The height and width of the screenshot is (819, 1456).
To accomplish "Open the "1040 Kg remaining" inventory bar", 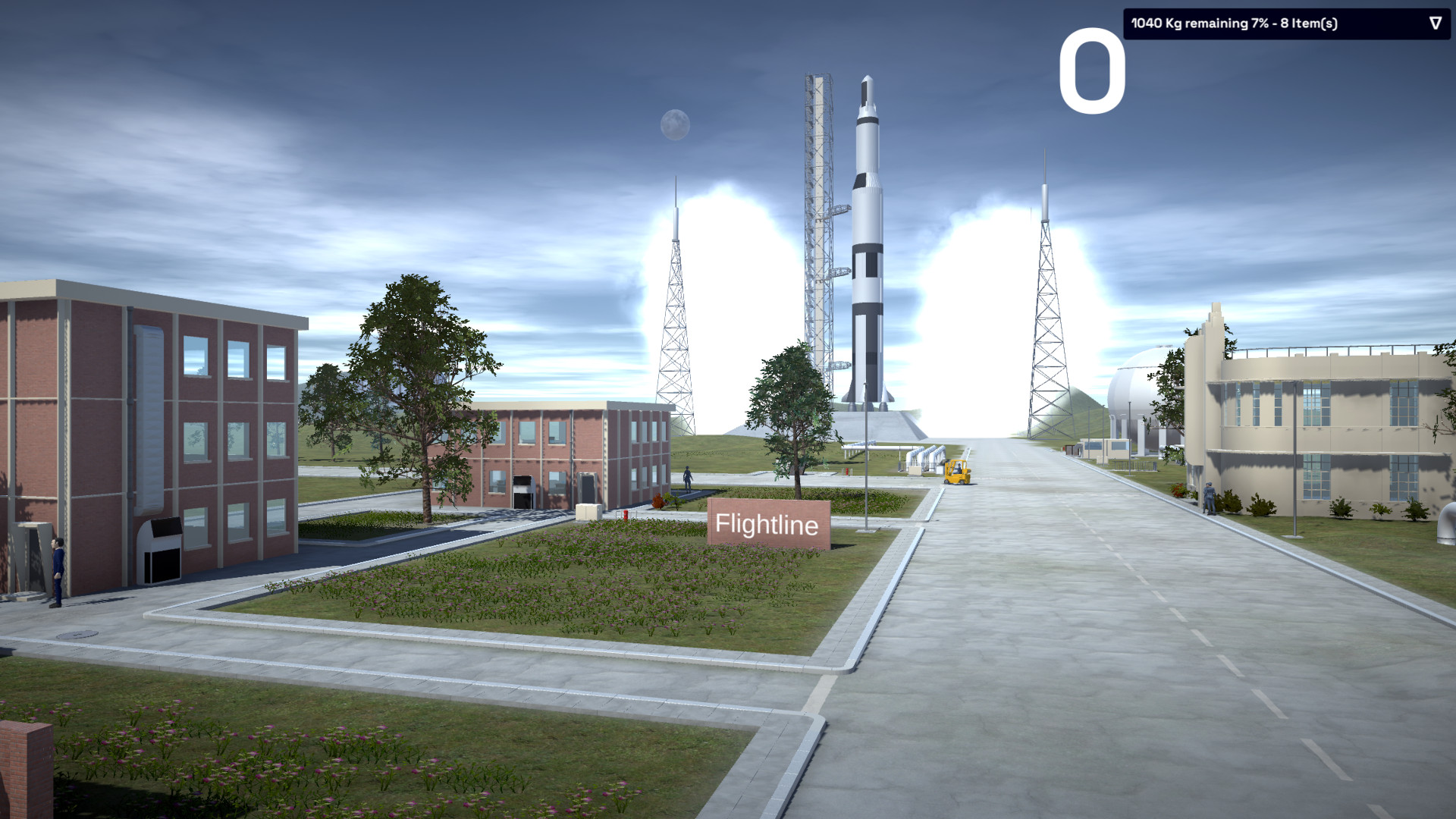I will (x=1244, y=24).
